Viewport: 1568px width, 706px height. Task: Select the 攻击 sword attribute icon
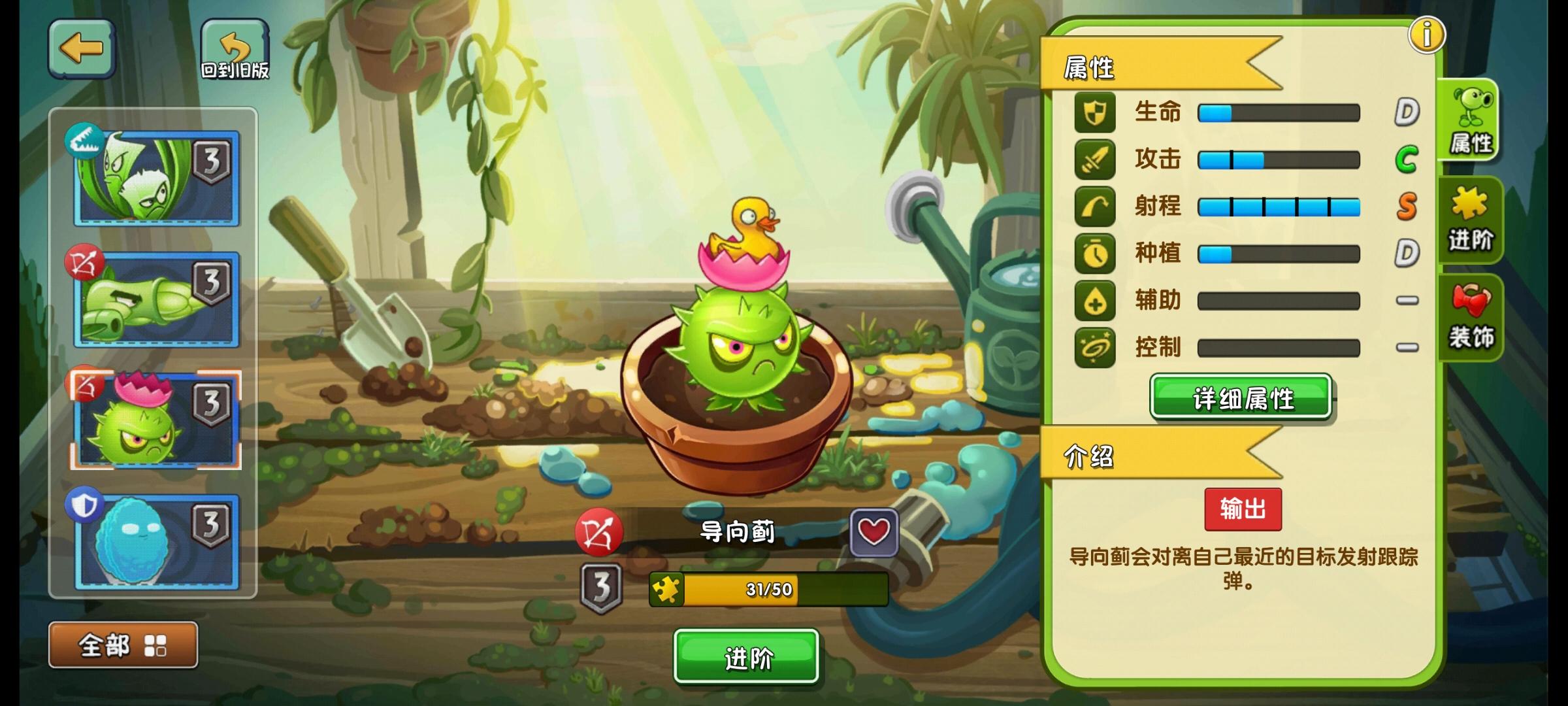pyautogui.click(x=1094, y=160)
